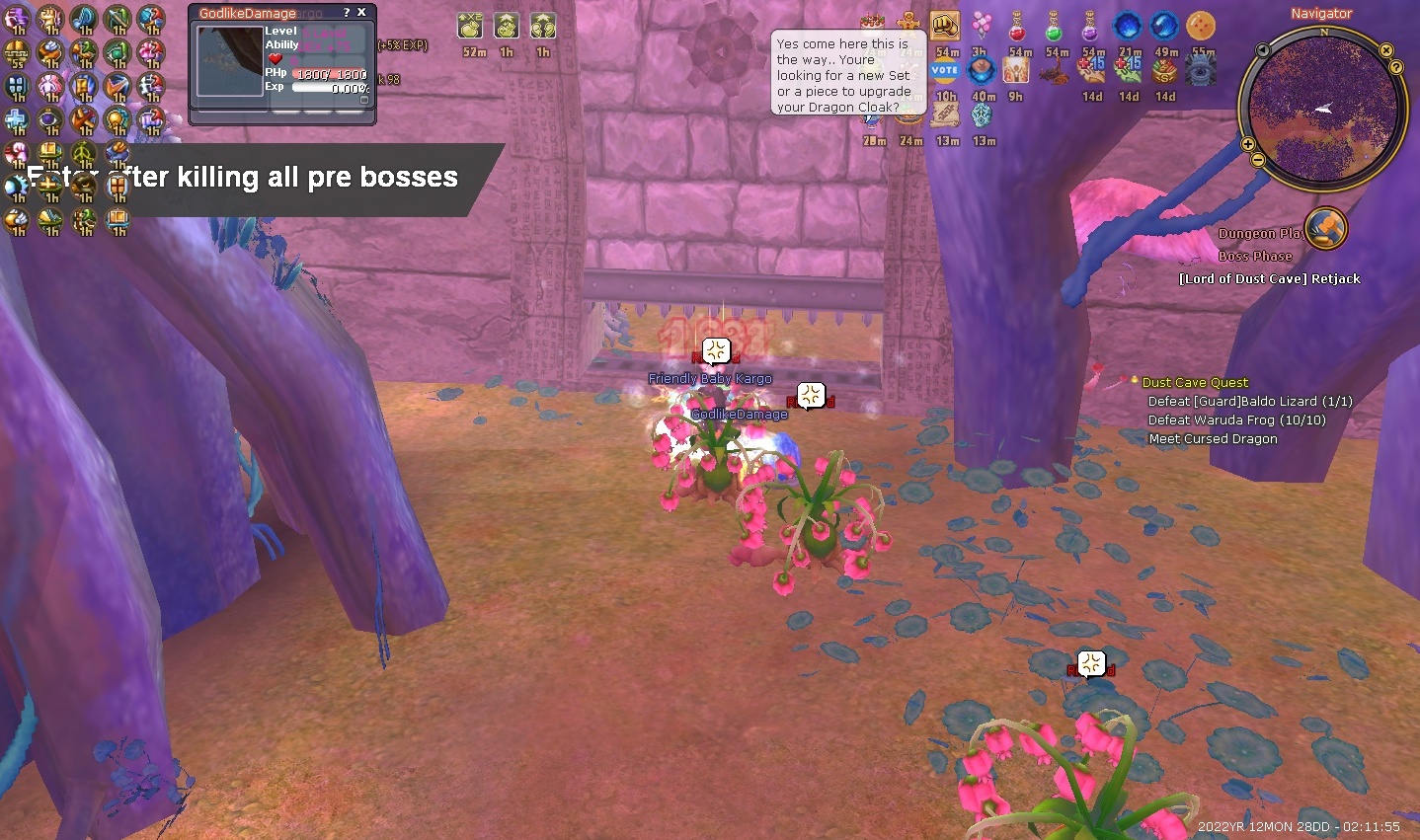Click the VOTE buff icon

coord(945,70)
